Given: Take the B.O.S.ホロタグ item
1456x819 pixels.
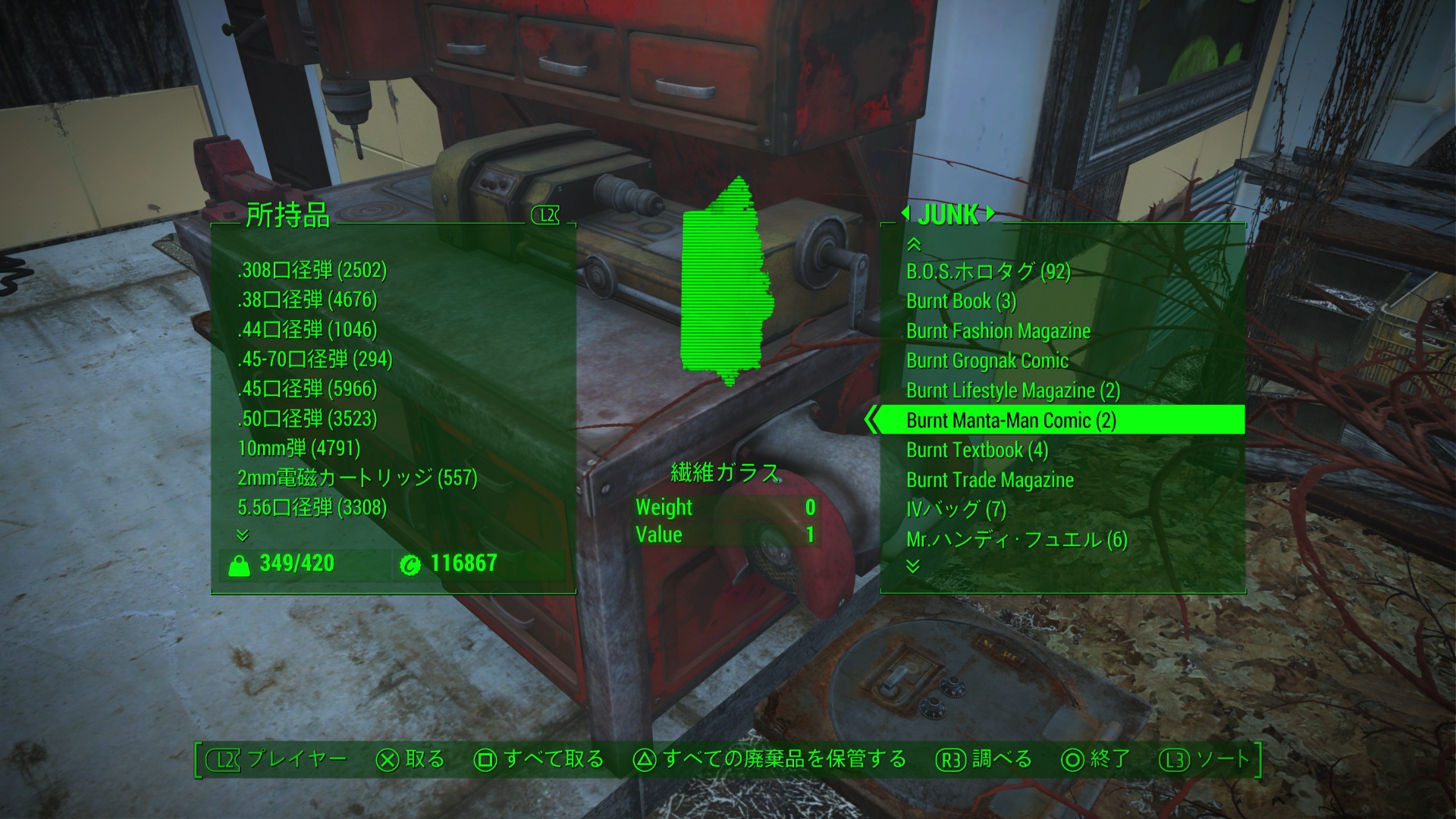Looking at the screenshot, I should 988,271.
